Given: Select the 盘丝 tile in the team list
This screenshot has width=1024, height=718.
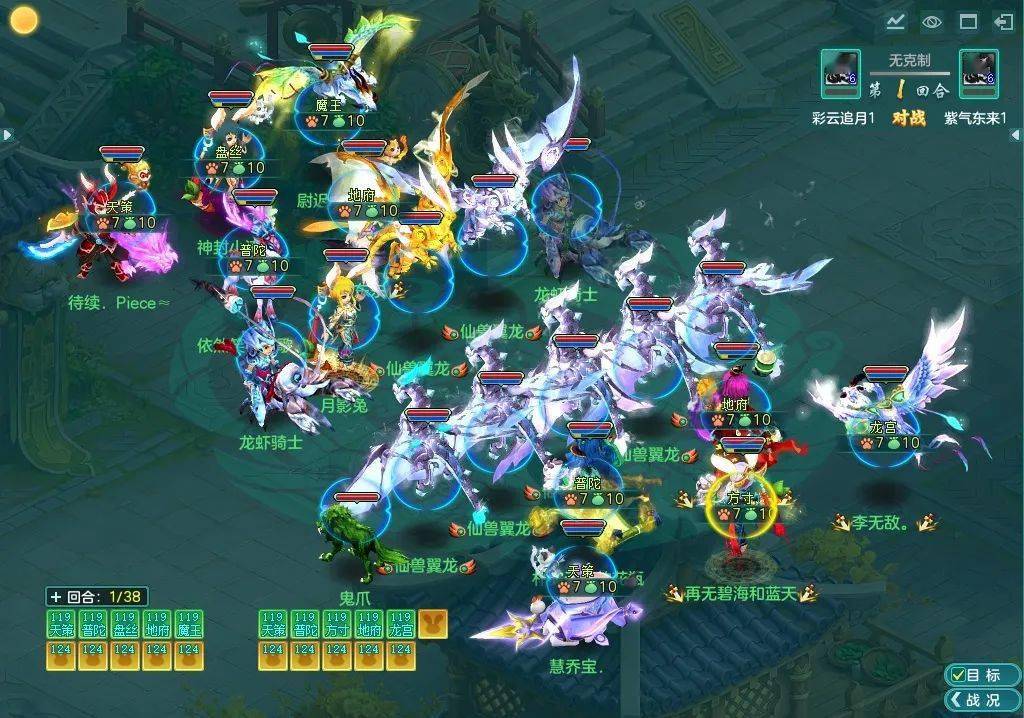Looking at the screenshot, I should 125,623.
